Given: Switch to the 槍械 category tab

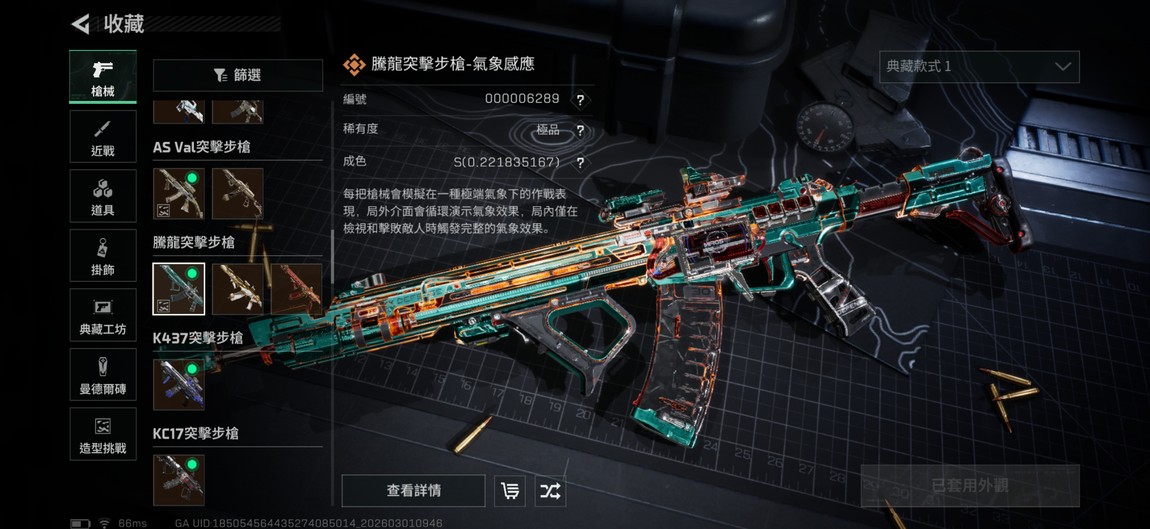Looking at the screenshot, I should tap(103, 77).
